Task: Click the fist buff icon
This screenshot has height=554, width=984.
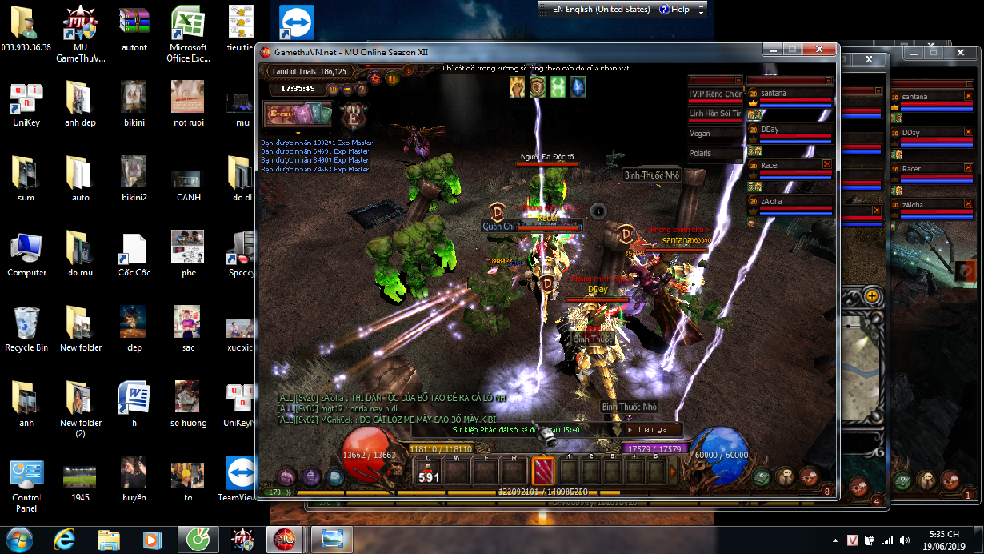Action: (x=517, y=88)
